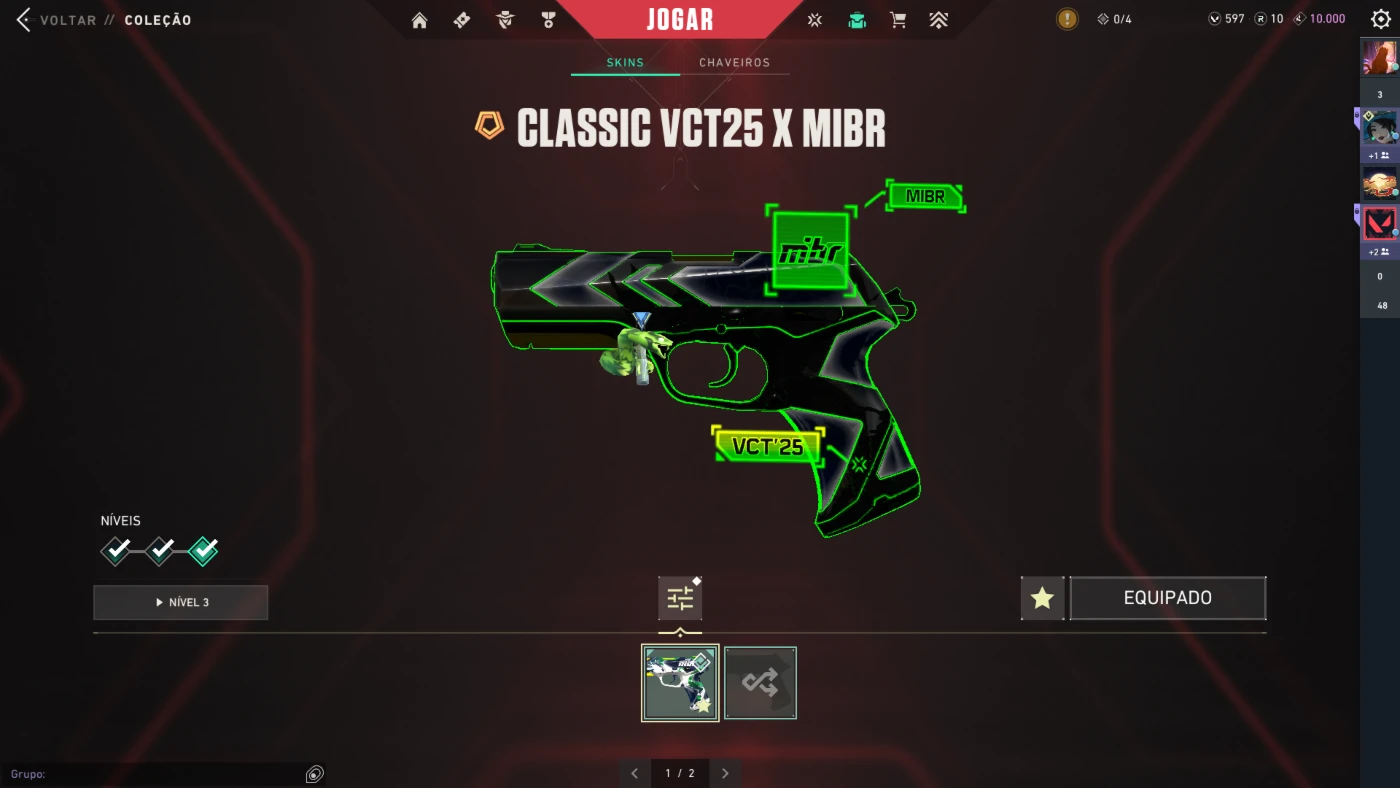The image size is (1400, 788).
Task: Click the red JOGAR play button
Action: 680,19
